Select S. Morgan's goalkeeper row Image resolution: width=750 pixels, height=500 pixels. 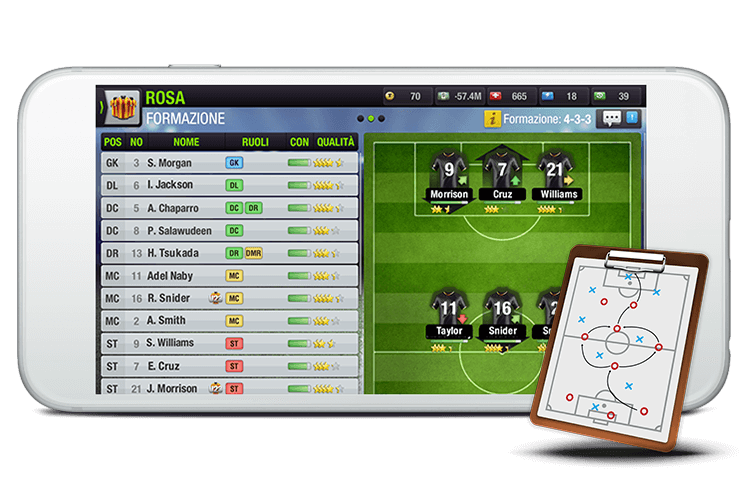[x=230, y=162]
